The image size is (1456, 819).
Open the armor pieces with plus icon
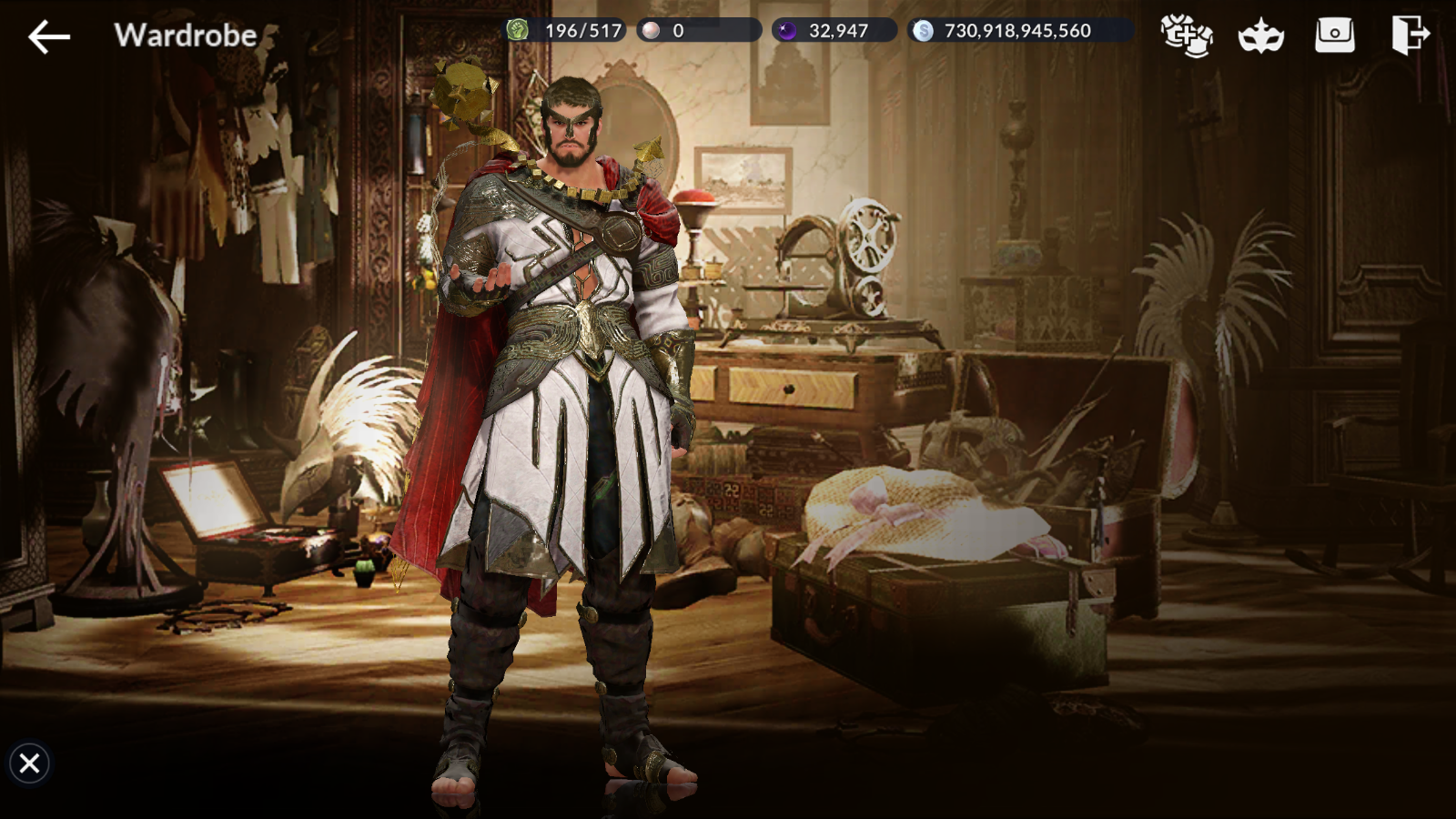[x=1187, y=35]
